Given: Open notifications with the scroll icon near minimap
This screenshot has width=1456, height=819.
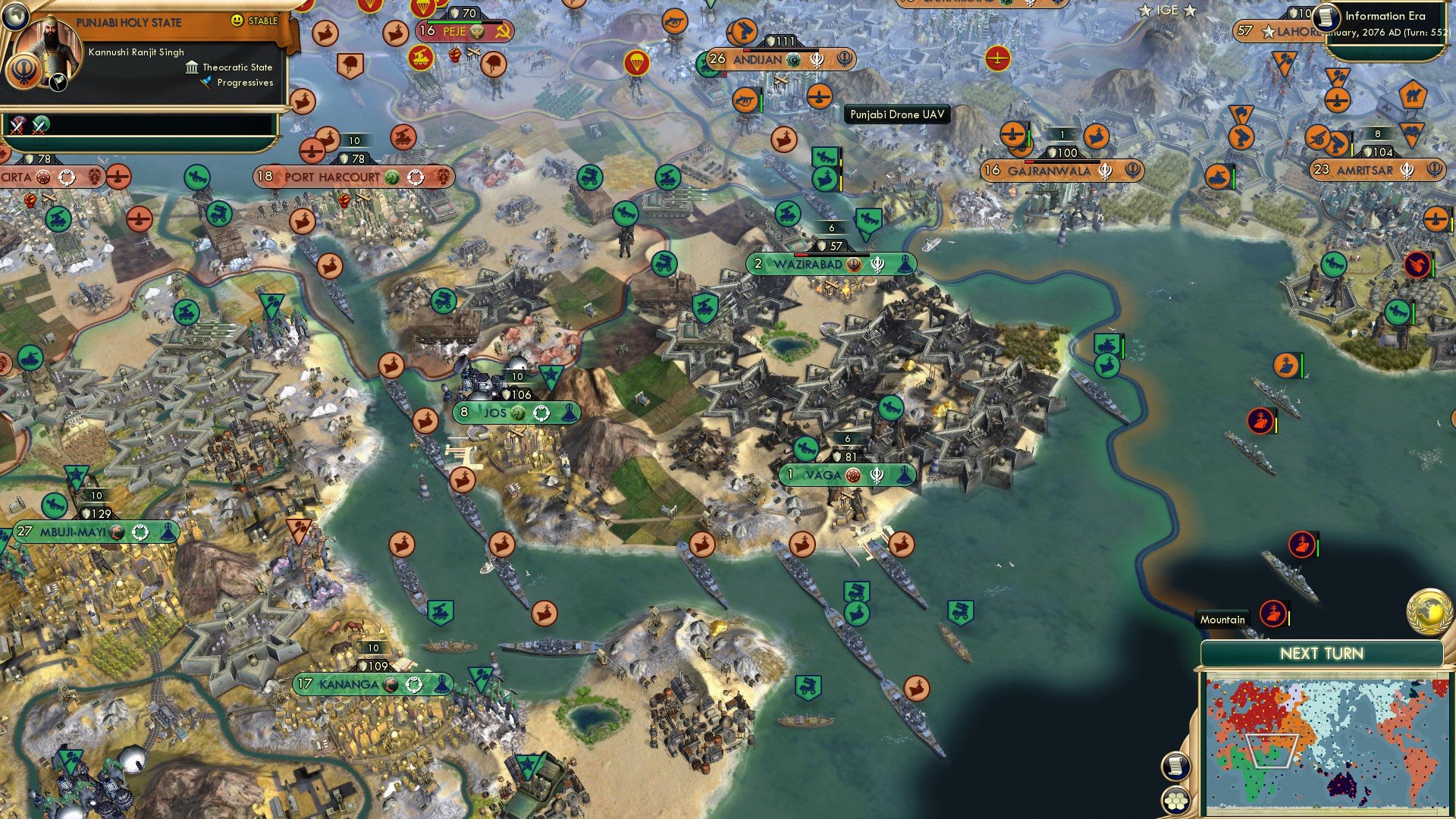Looking at the screenshot, I should 1175,767.
